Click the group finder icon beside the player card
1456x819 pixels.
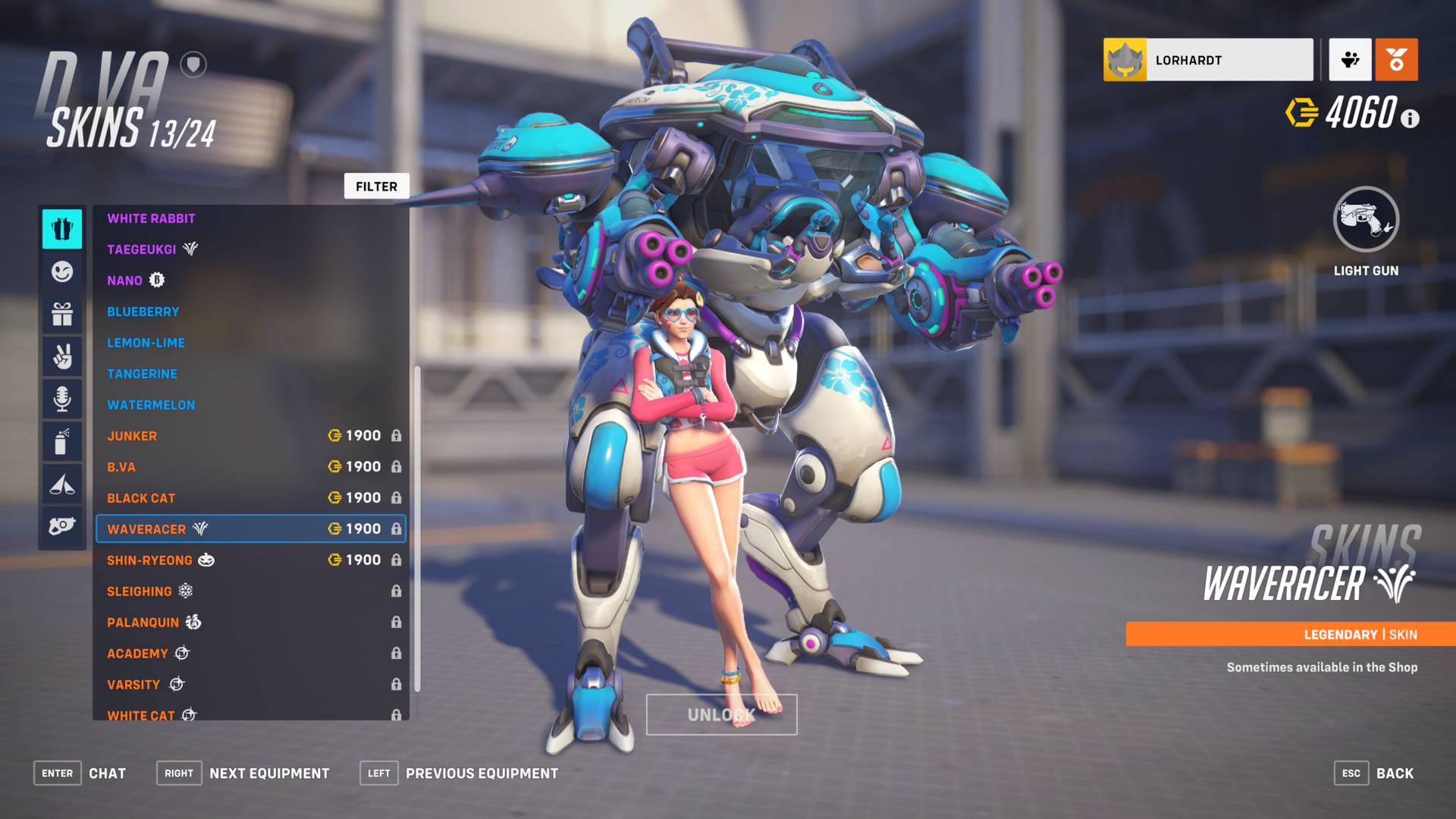pyautogui.click(x=1350, y=60)
